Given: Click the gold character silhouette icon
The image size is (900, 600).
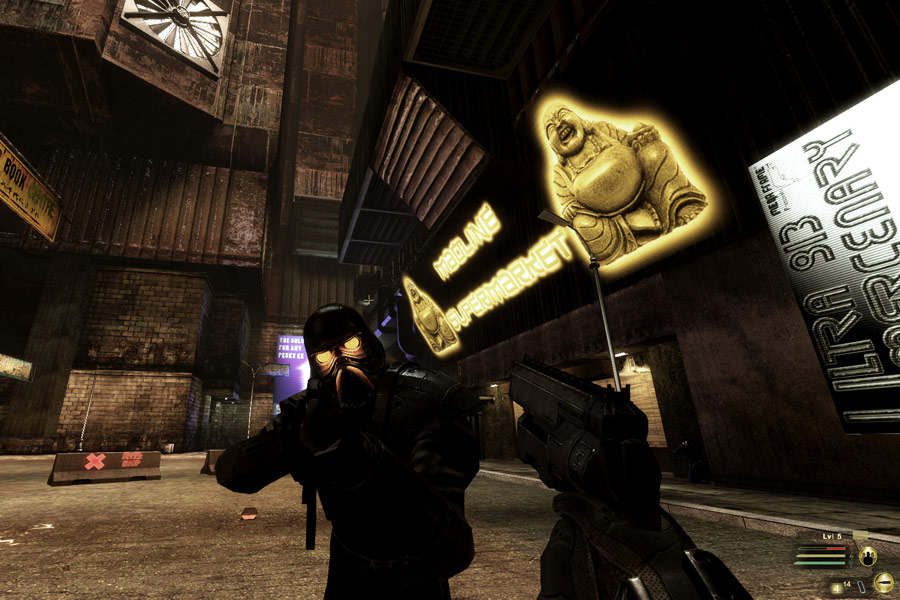Looking at the screenshot, I should point(868,556).
